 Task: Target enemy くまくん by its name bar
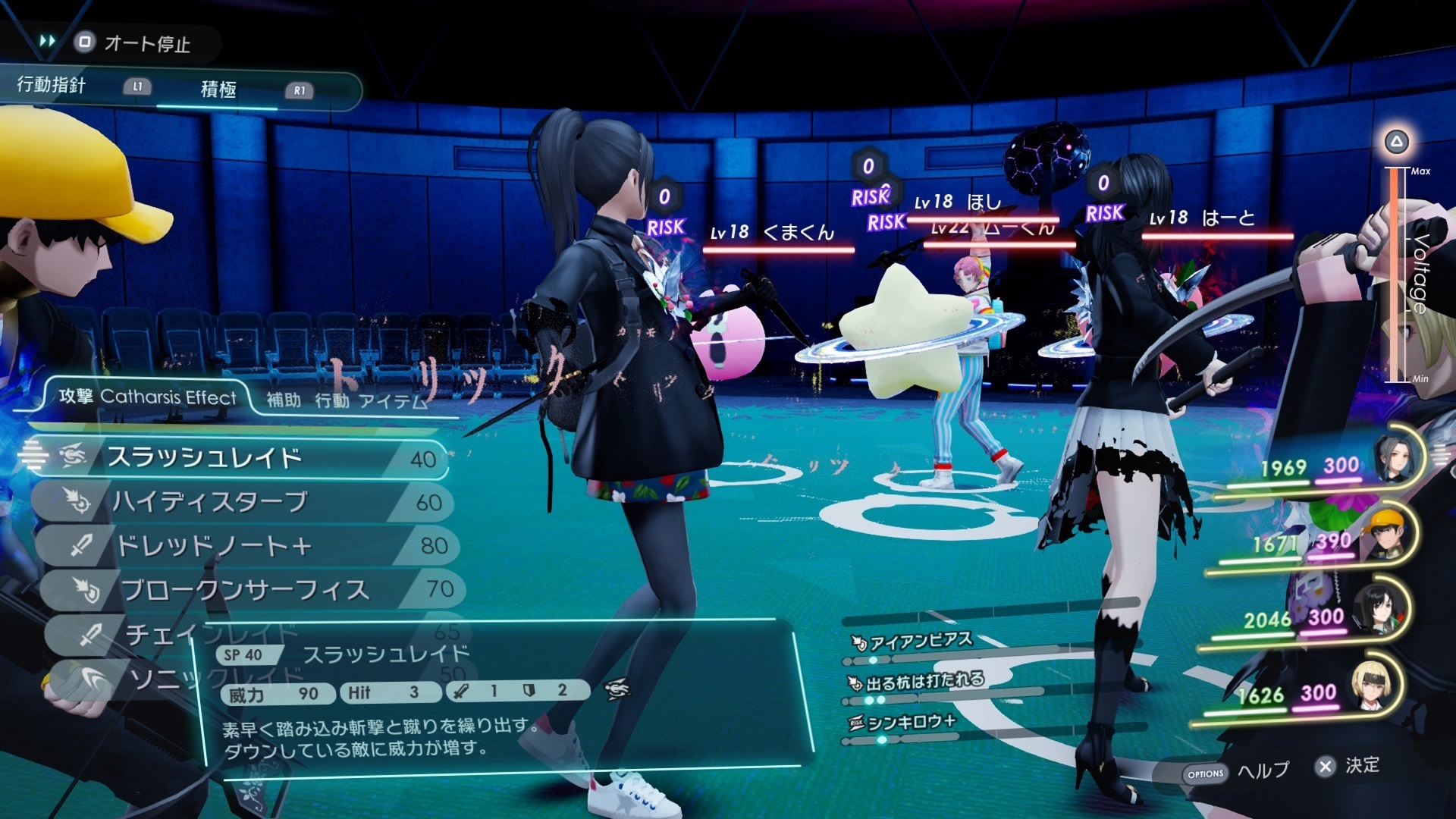tap(780, 234)
